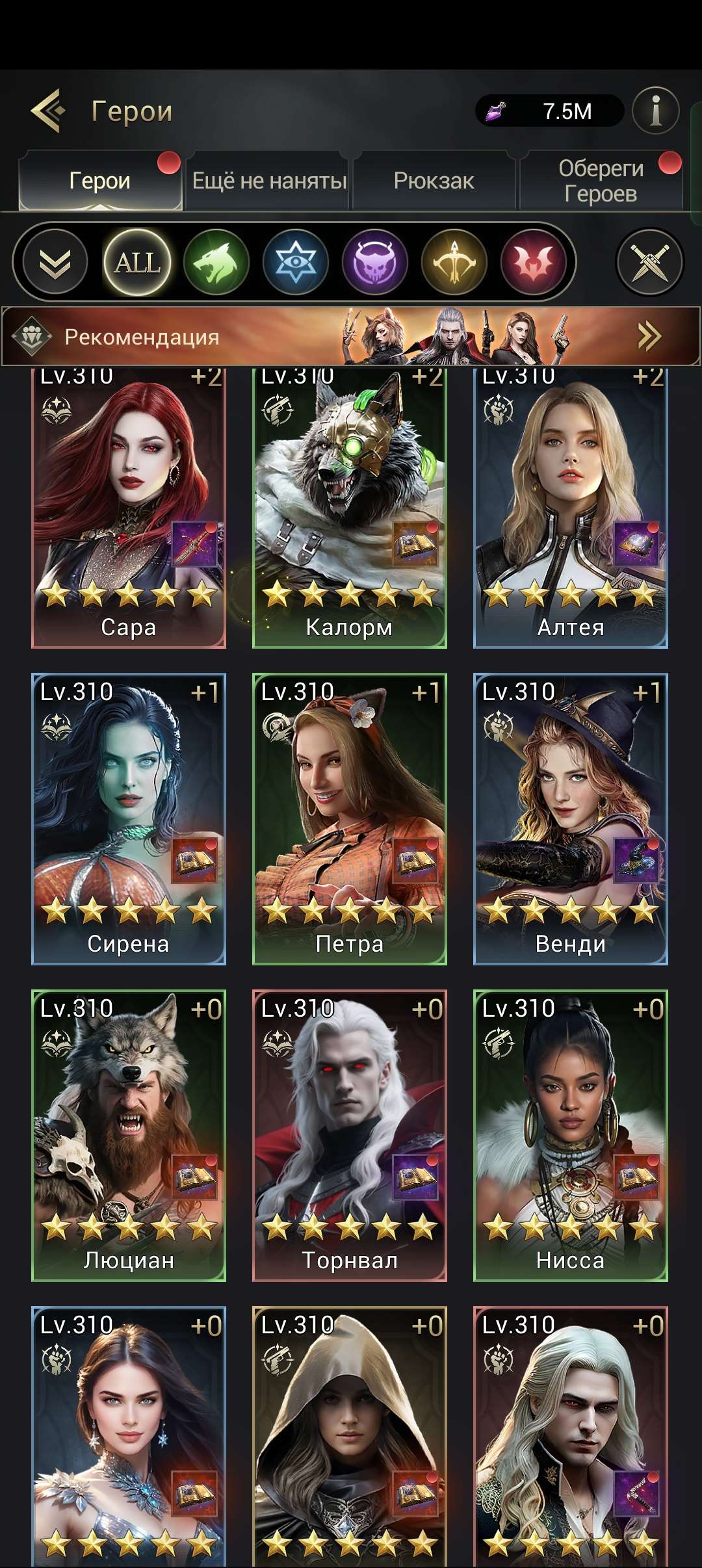Open the Рекомендация banner
The image size is (702, 1568).
[351, 336]
